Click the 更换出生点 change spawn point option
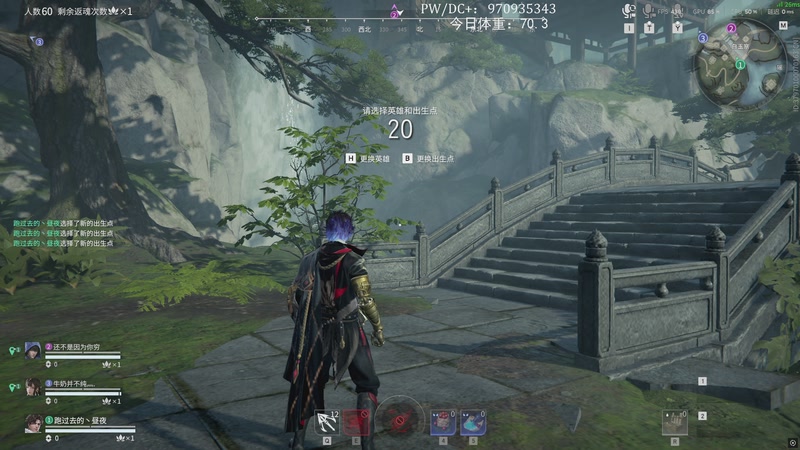The image size is (800, 450). point(429,158)
